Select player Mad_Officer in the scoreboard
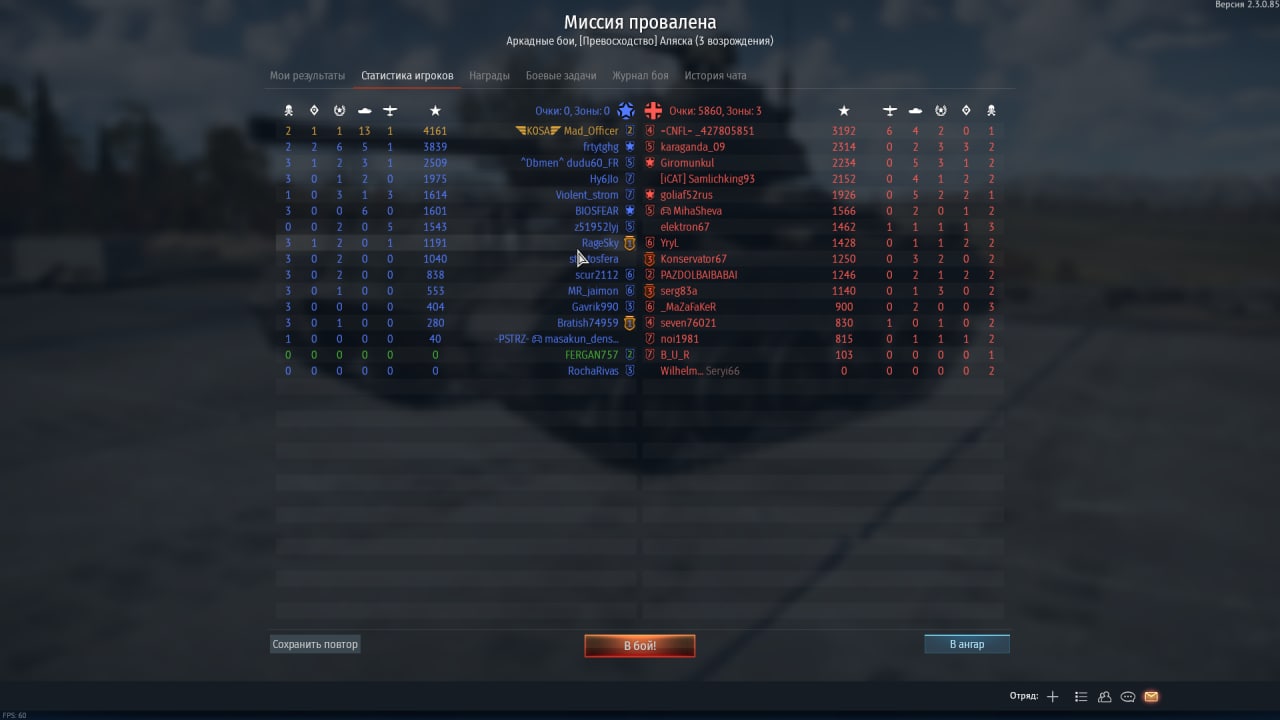1280x720 pixels. [590, 131]
